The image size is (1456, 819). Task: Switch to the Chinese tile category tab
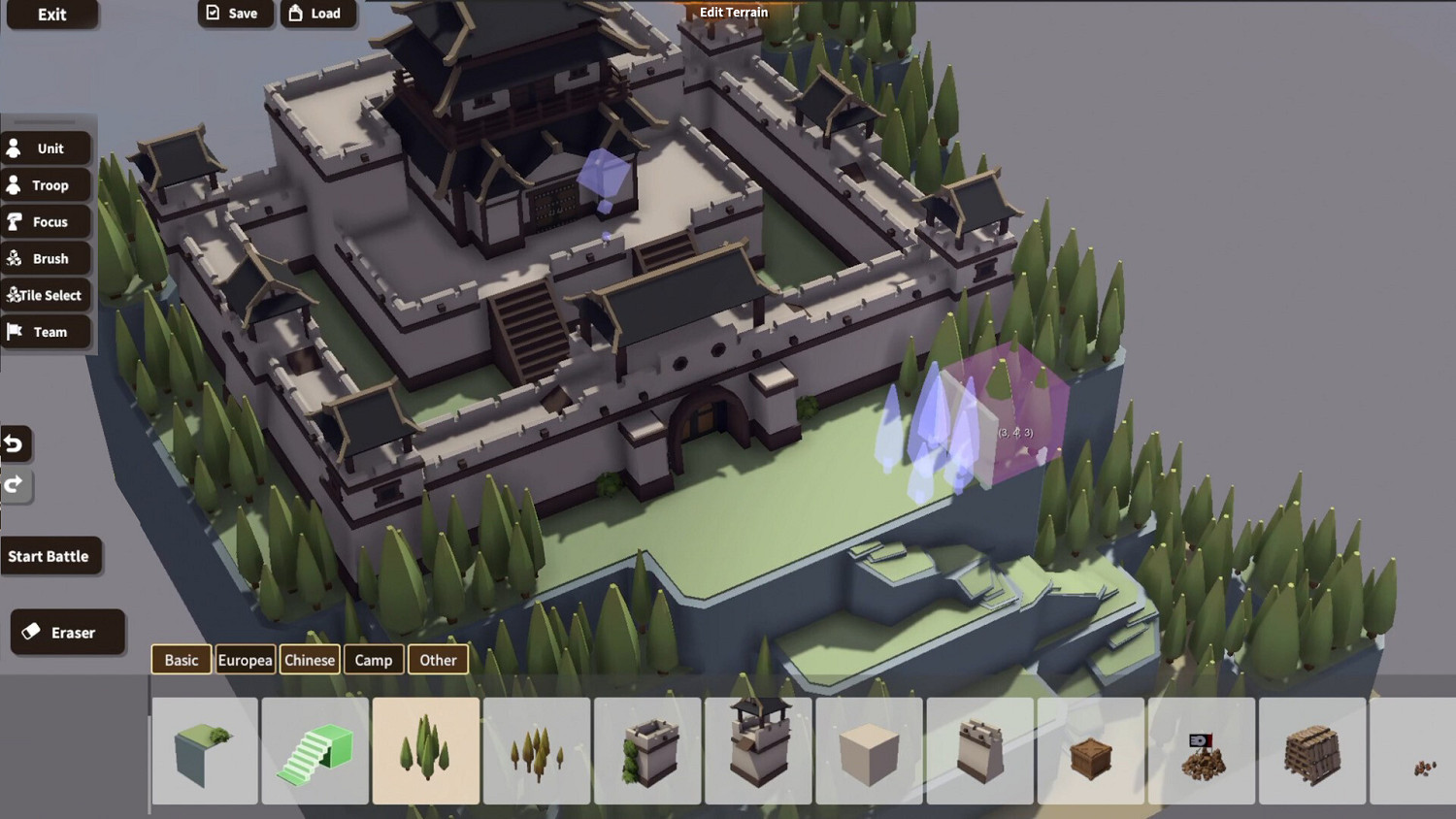309,660
